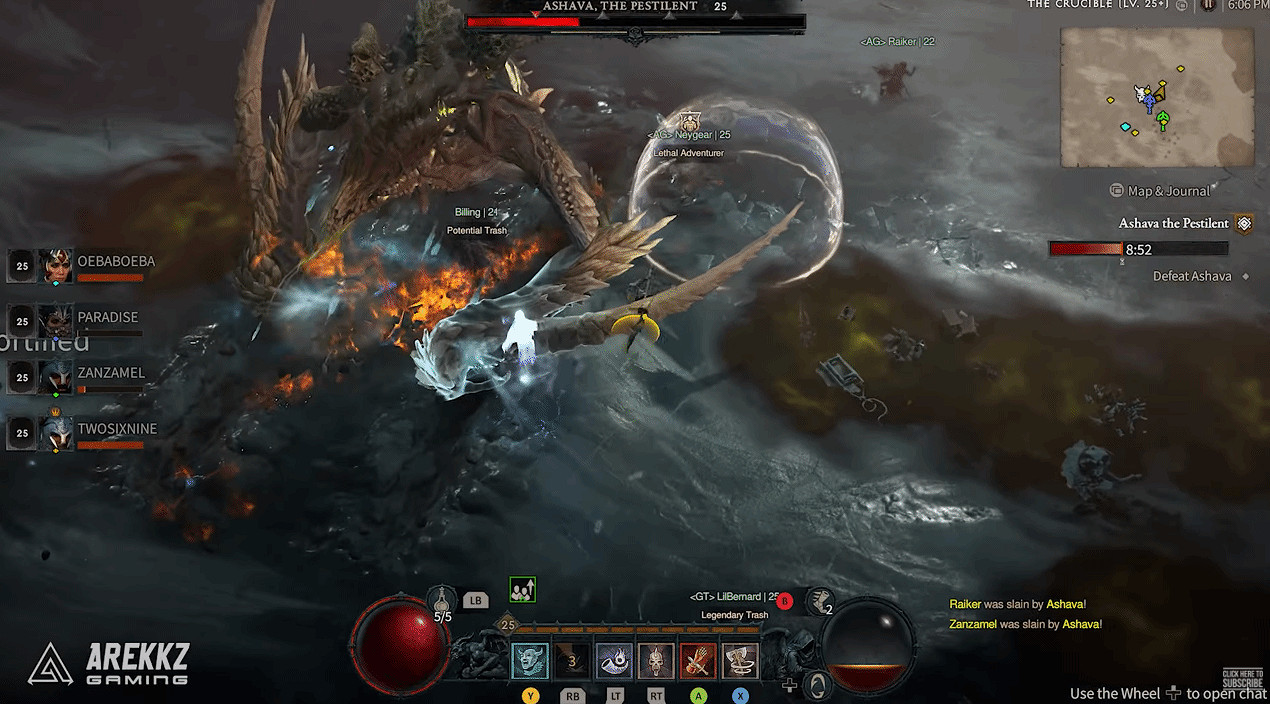Trigger the spiked skull skill
This screenshot has width=1270, height=704.
[x=656, y=661]
